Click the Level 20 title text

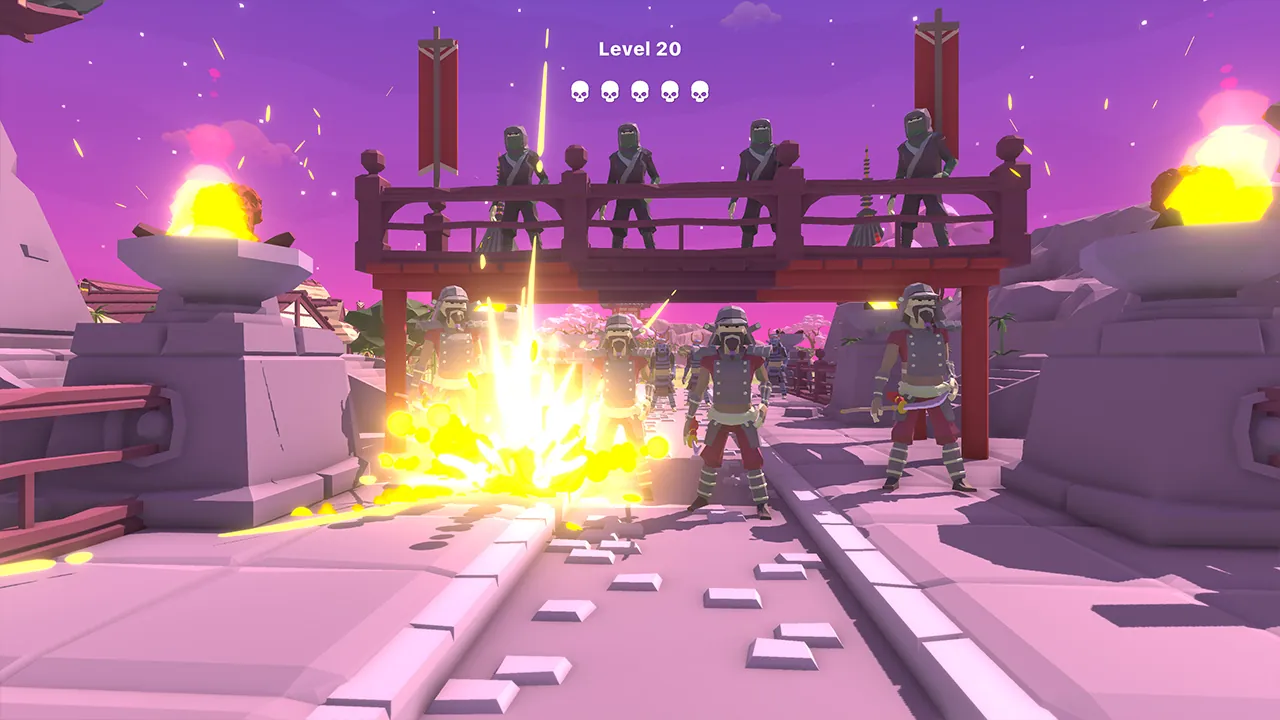coord(639,47)
